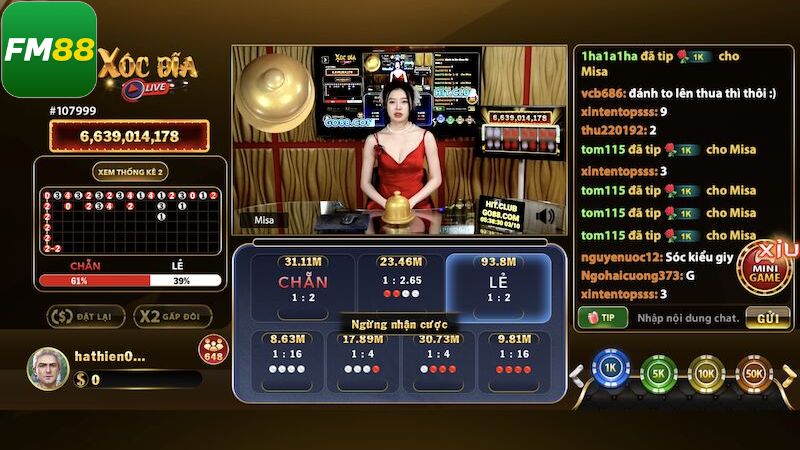Screen dimensions: 800x450
Task: View the 648 players list
Action: tap(213, 350)
